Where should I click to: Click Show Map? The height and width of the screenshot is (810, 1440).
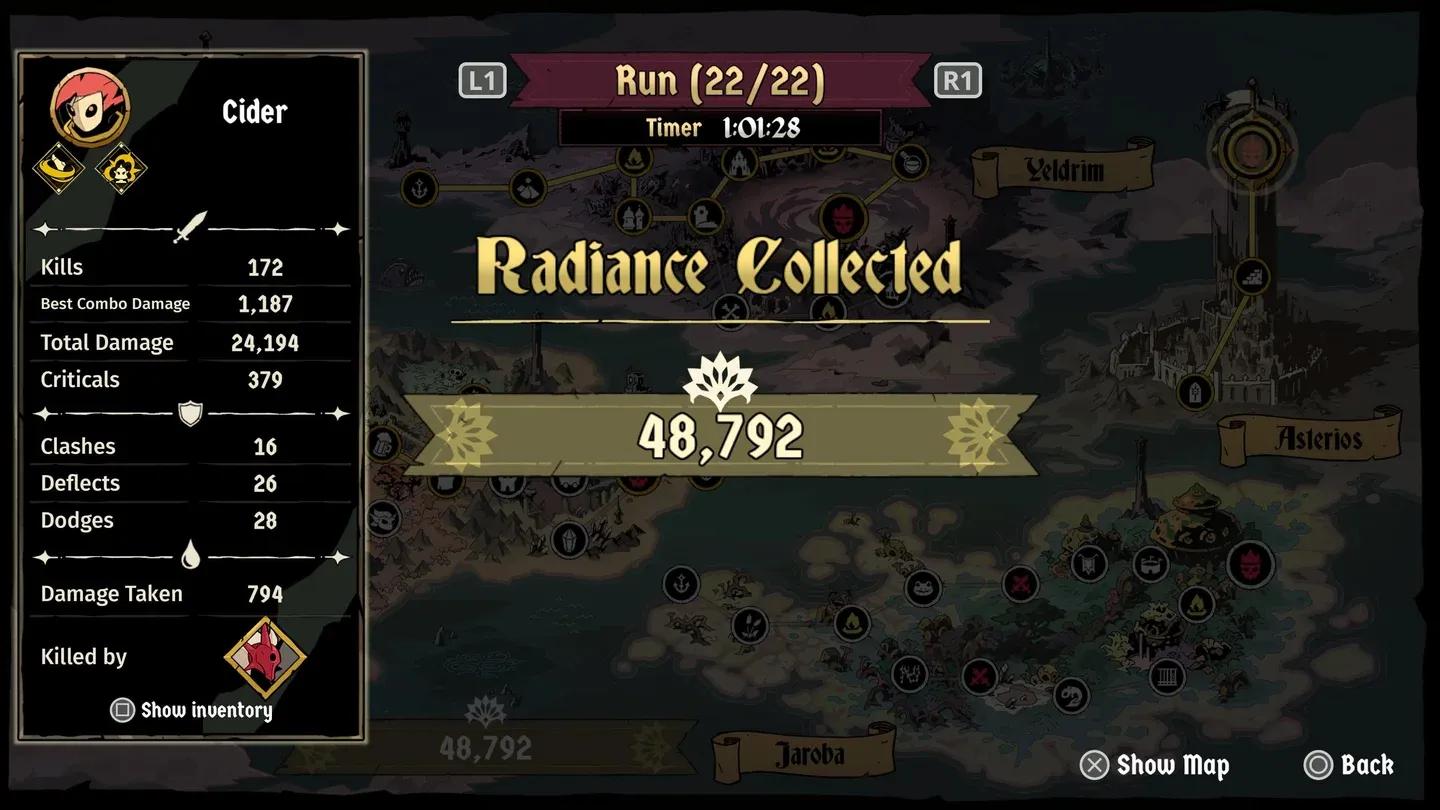coord(1155,765)
